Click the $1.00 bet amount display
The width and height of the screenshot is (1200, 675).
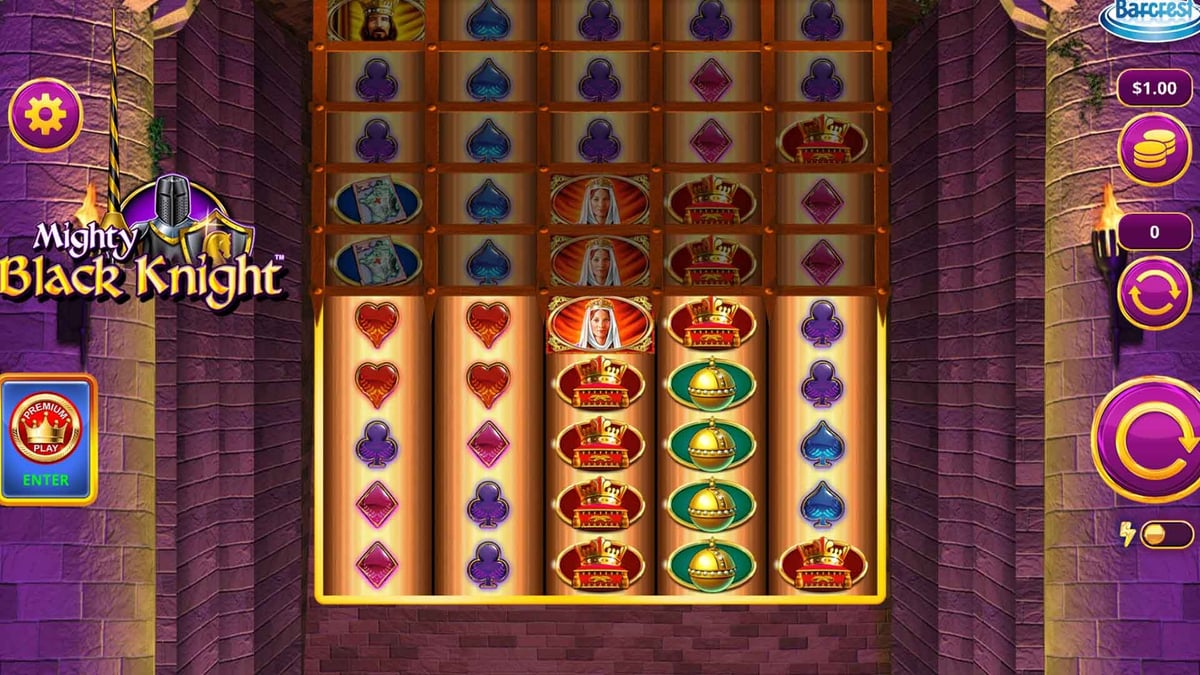[x=1153, y=88]
